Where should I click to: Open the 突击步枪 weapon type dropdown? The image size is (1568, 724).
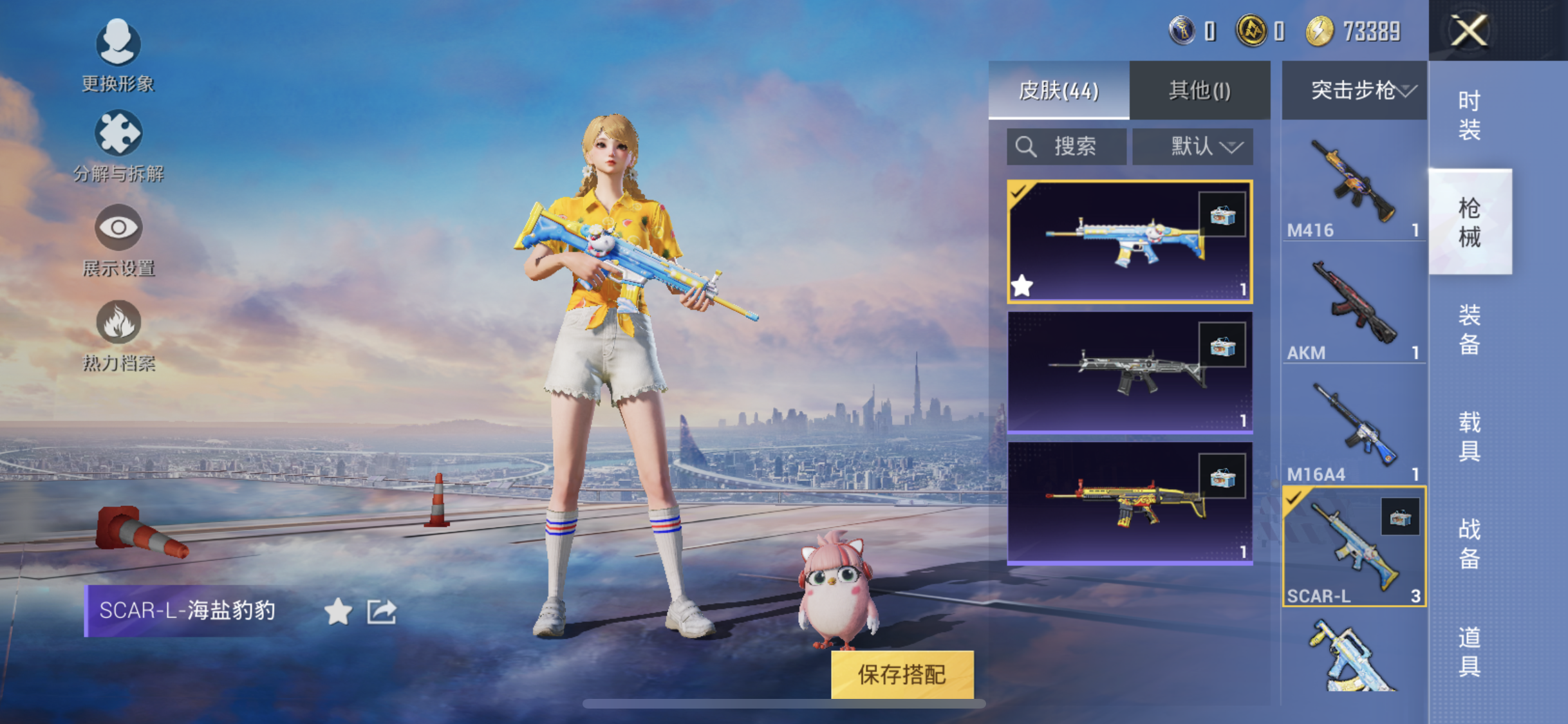[x=1354, y=90]
